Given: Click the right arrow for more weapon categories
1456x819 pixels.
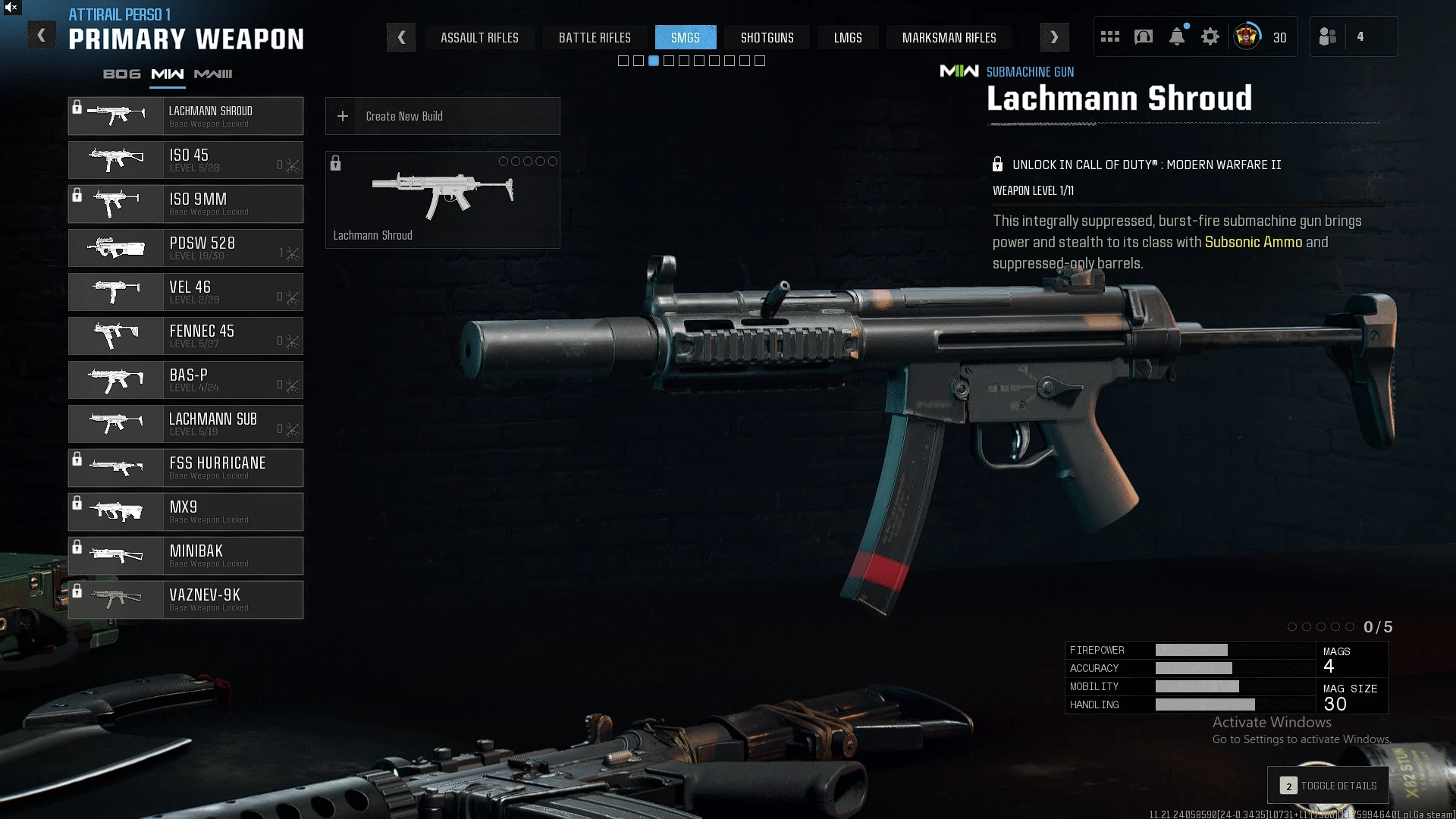Looking at the screenshot, I should point(1054,37).
